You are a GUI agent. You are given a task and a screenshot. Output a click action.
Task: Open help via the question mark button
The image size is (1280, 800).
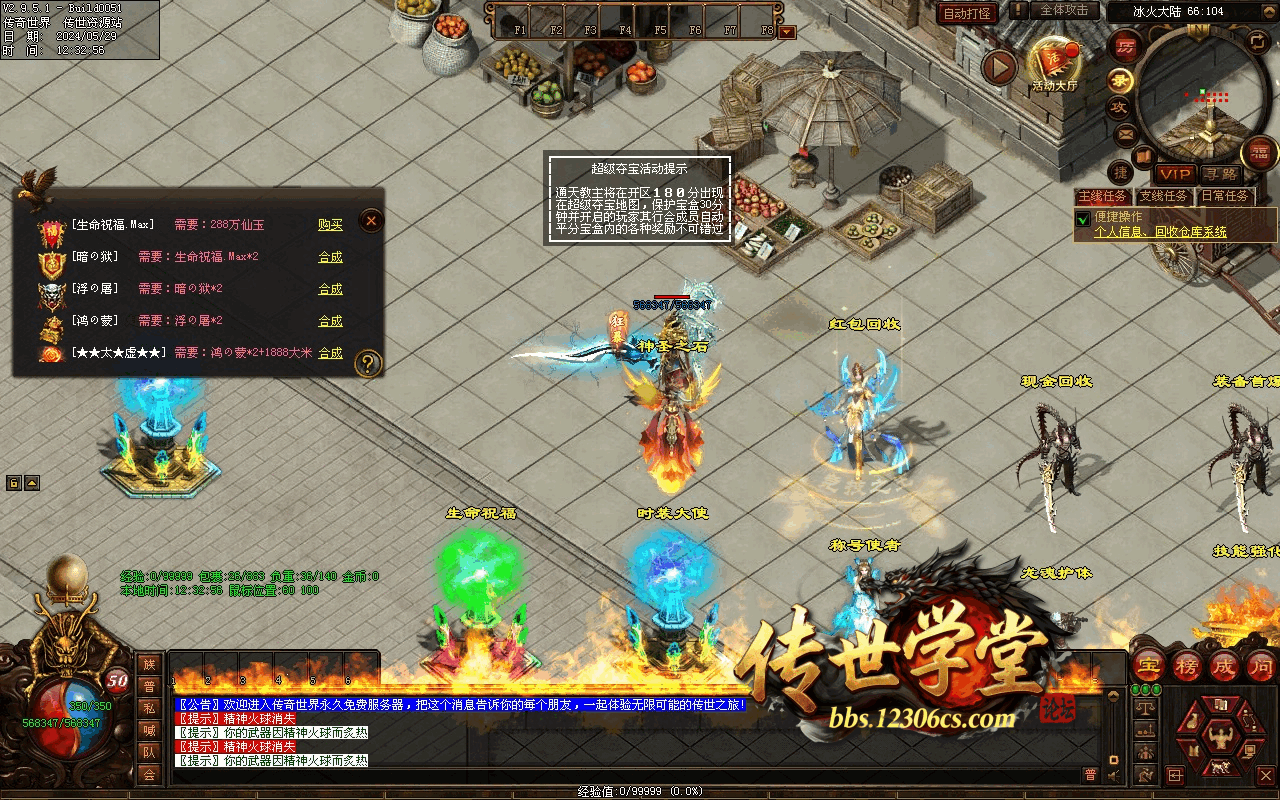(x=368, y=363)
